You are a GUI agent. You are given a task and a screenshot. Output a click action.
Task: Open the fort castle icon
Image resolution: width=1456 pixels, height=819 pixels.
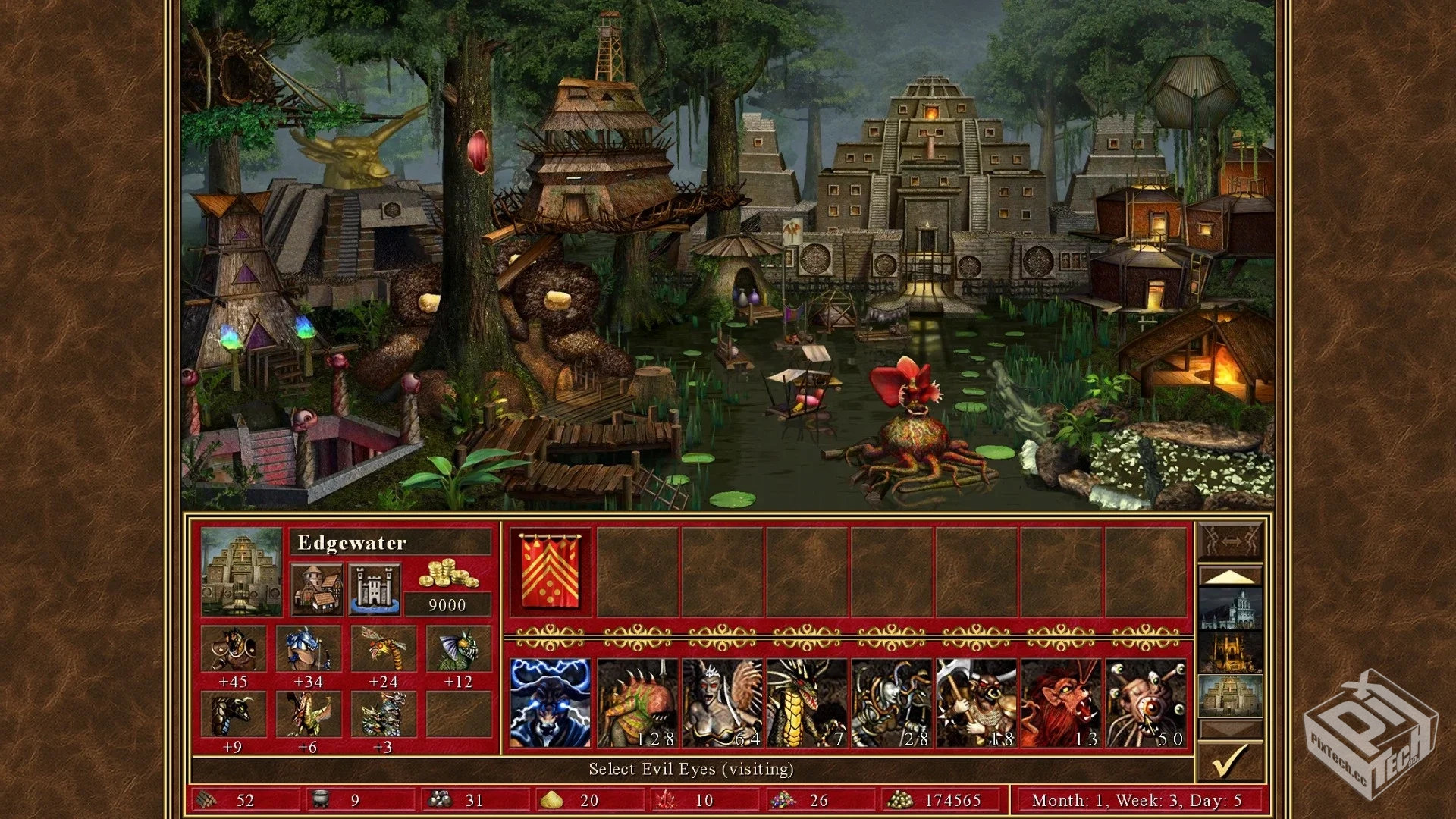coord(375,589)
